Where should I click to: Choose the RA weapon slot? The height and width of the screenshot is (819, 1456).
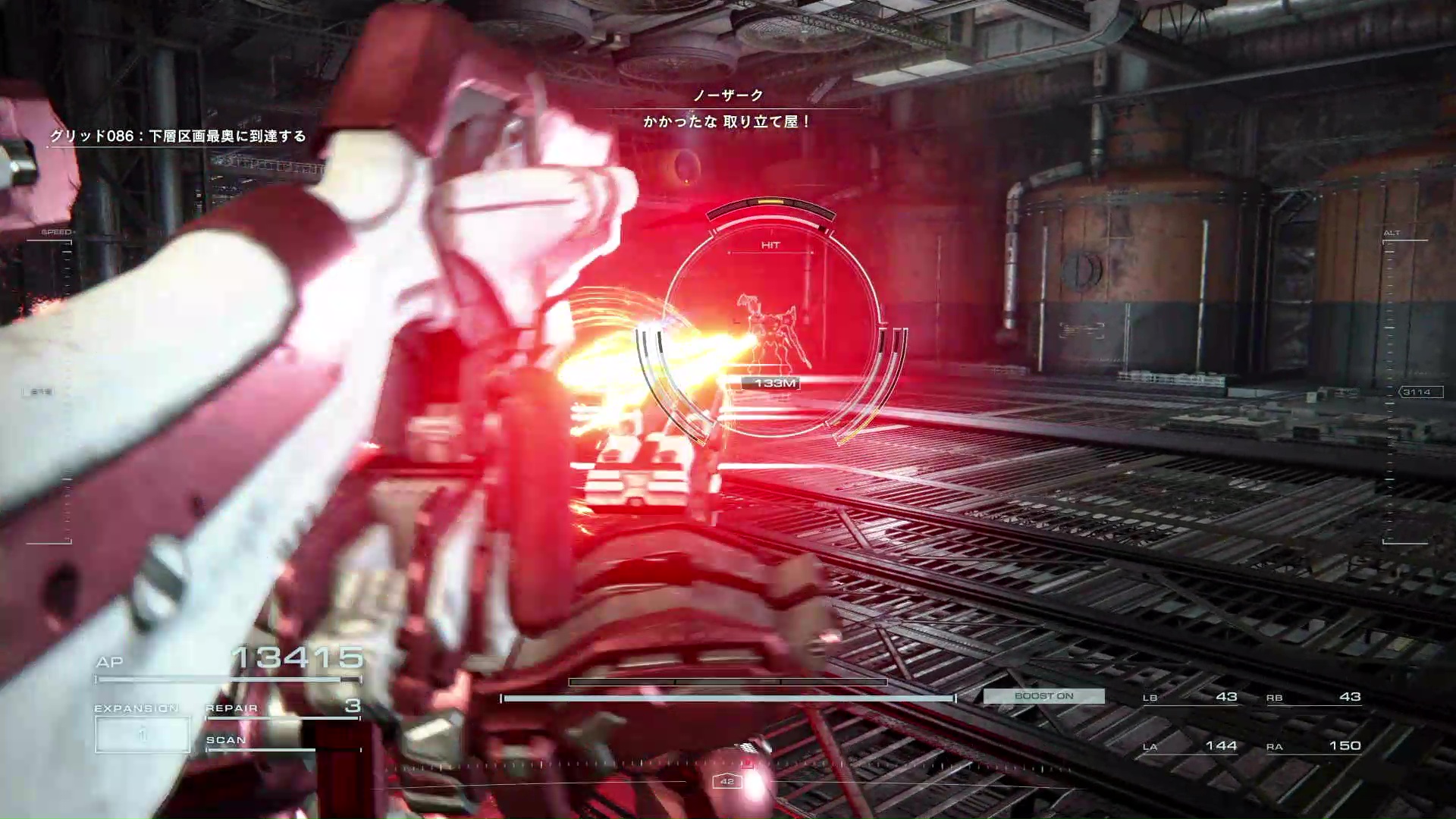click(1313, 747)
